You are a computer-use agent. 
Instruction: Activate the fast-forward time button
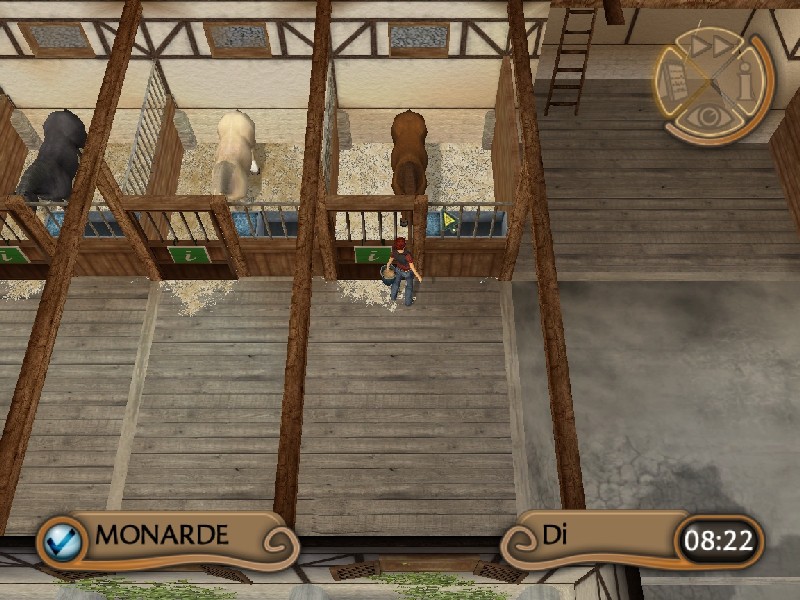point(709,46)
